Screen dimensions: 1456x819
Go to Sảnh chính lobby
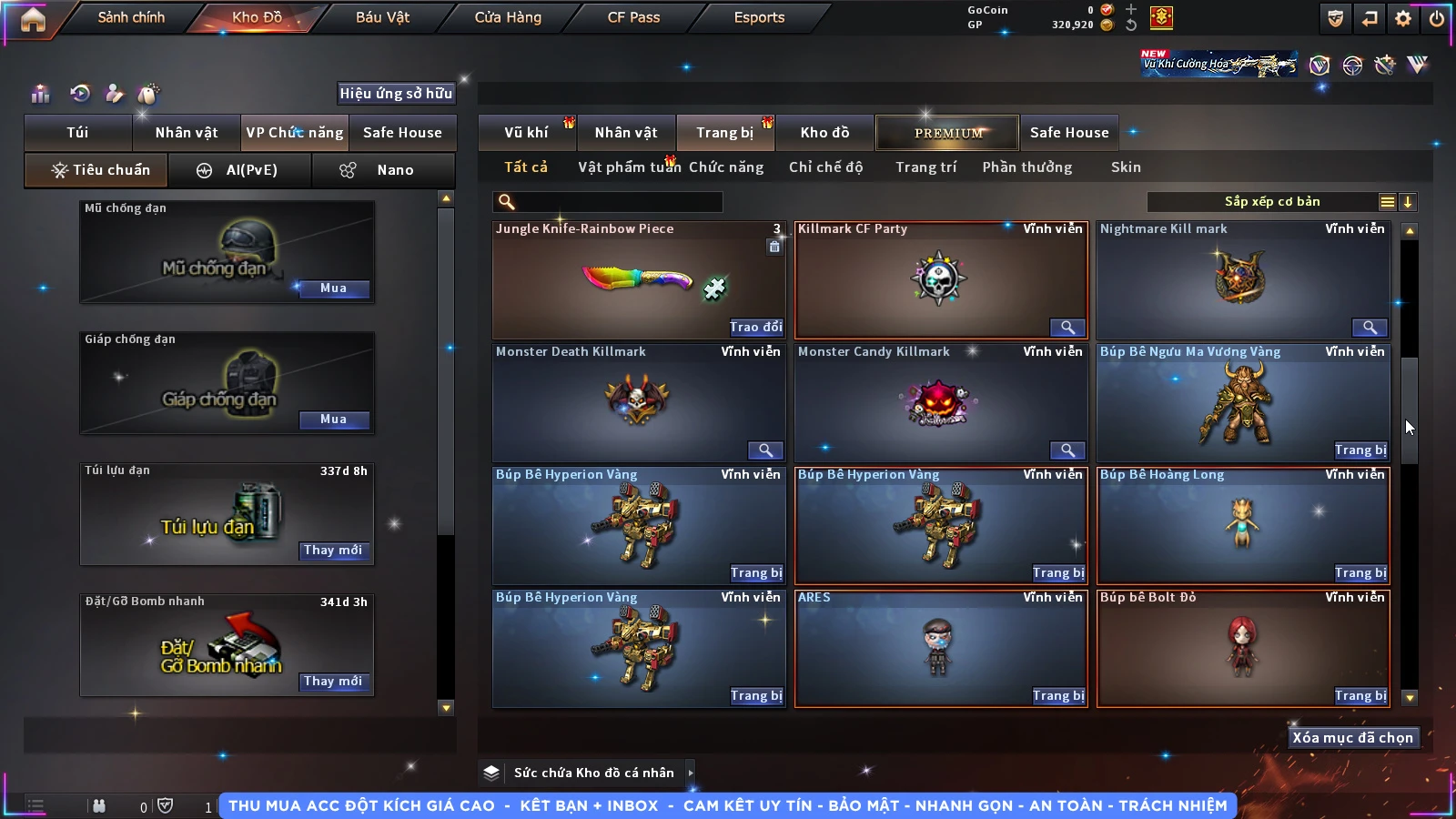pos(131,17)
